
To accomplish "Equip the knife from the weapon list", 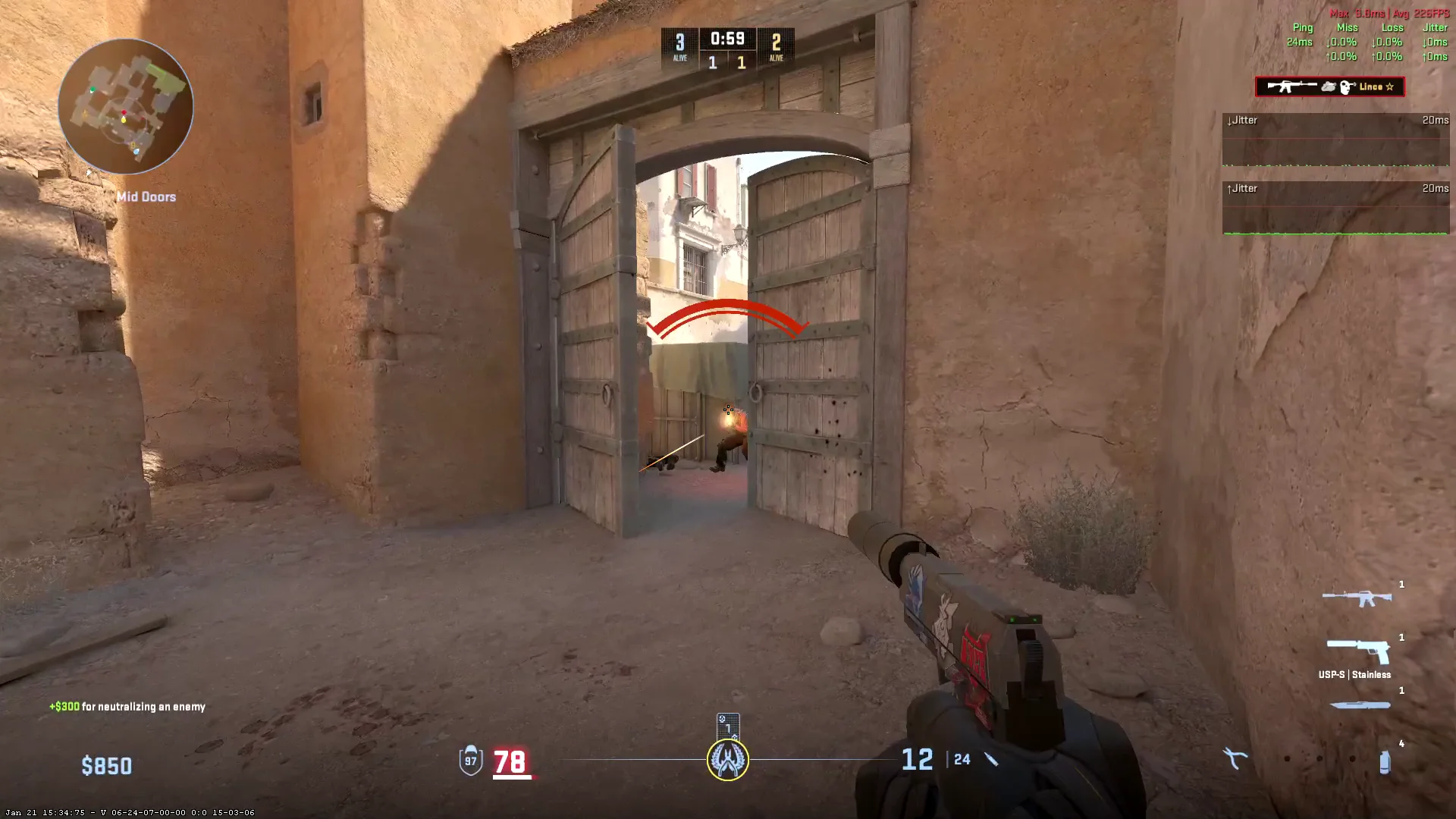I will (x=1360, y=705).
